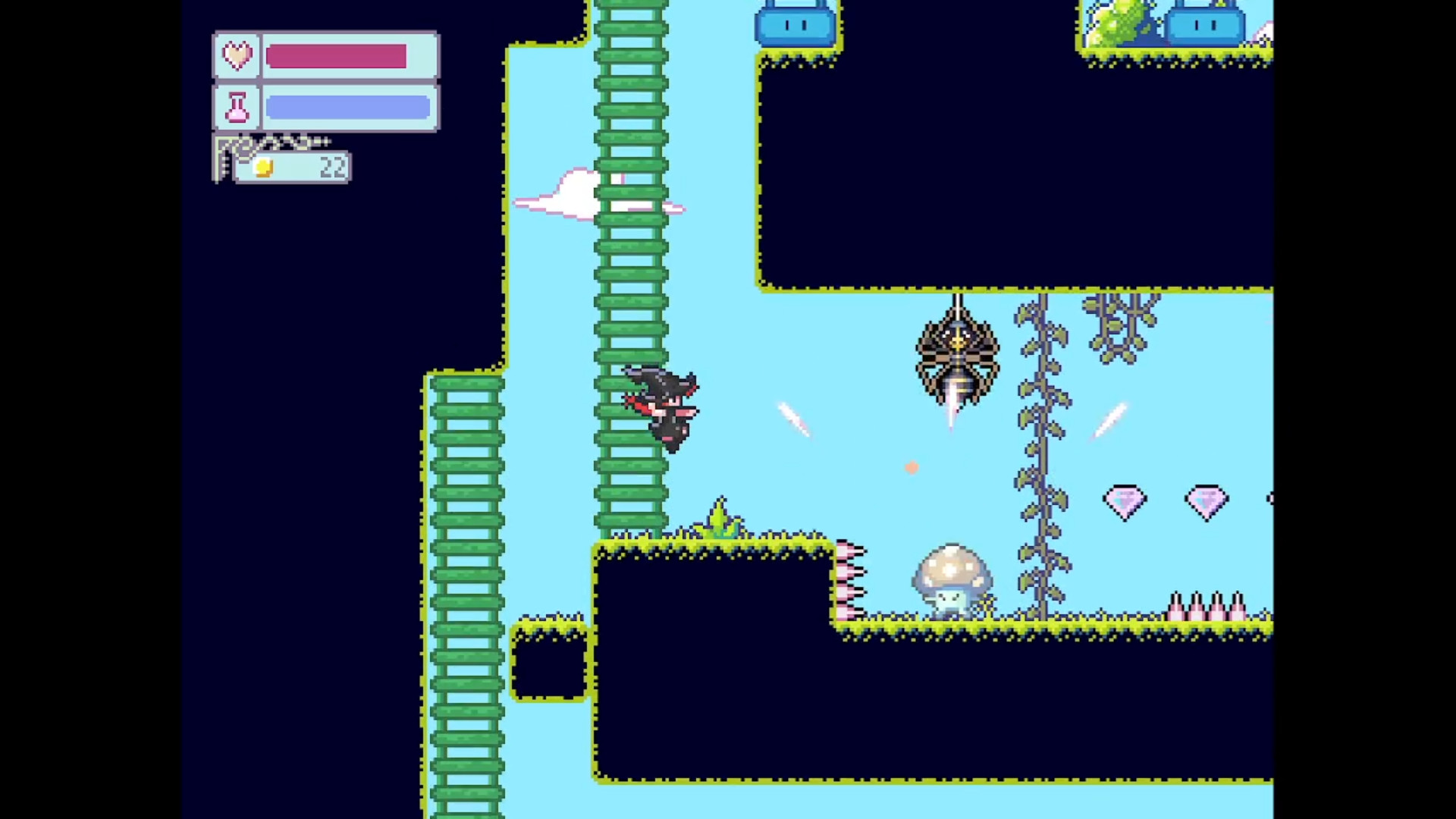Click the rightmost blue jellyfish creature near the bush

pos(1204,25)
